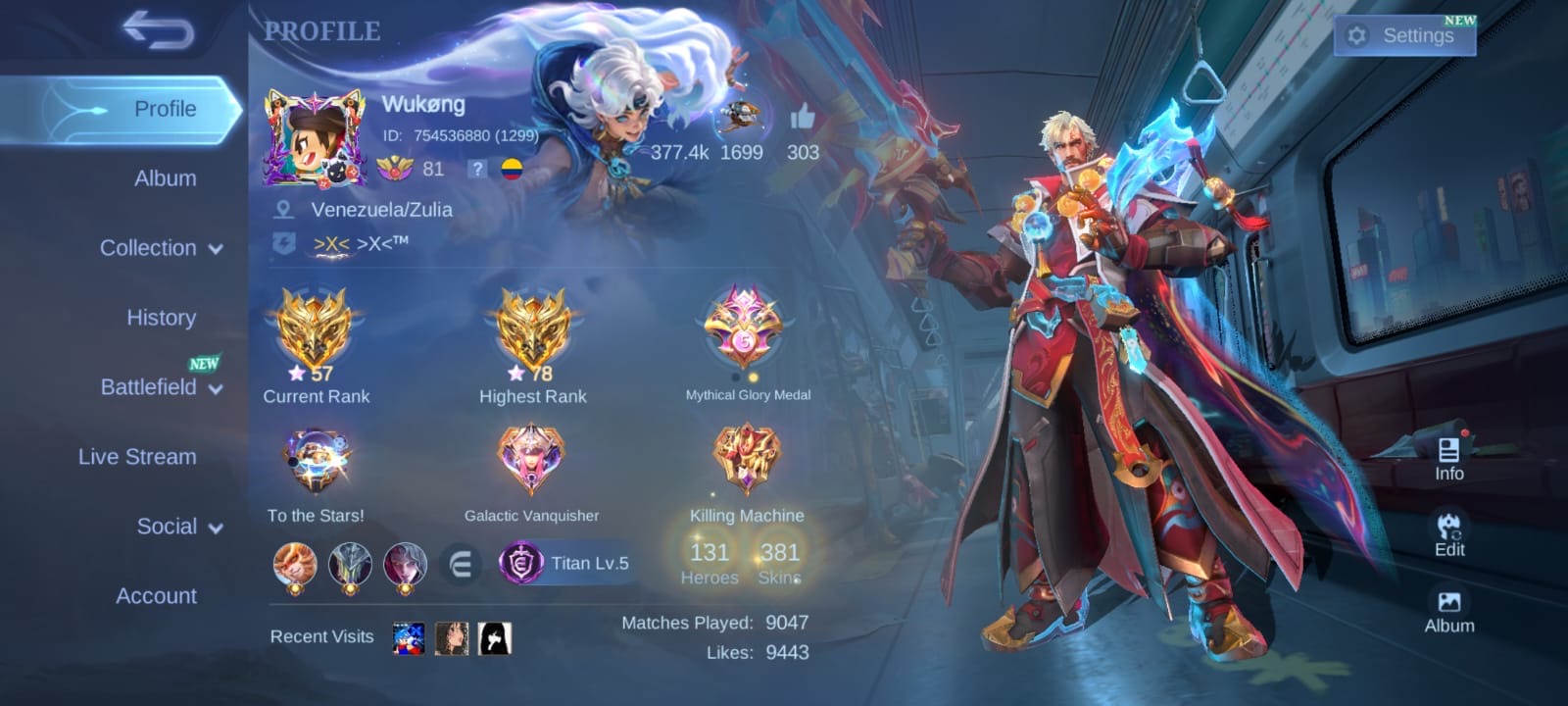Open the Live Stream tab
This screenshot has width=1568, height=706.
click(x=137, y=457)
